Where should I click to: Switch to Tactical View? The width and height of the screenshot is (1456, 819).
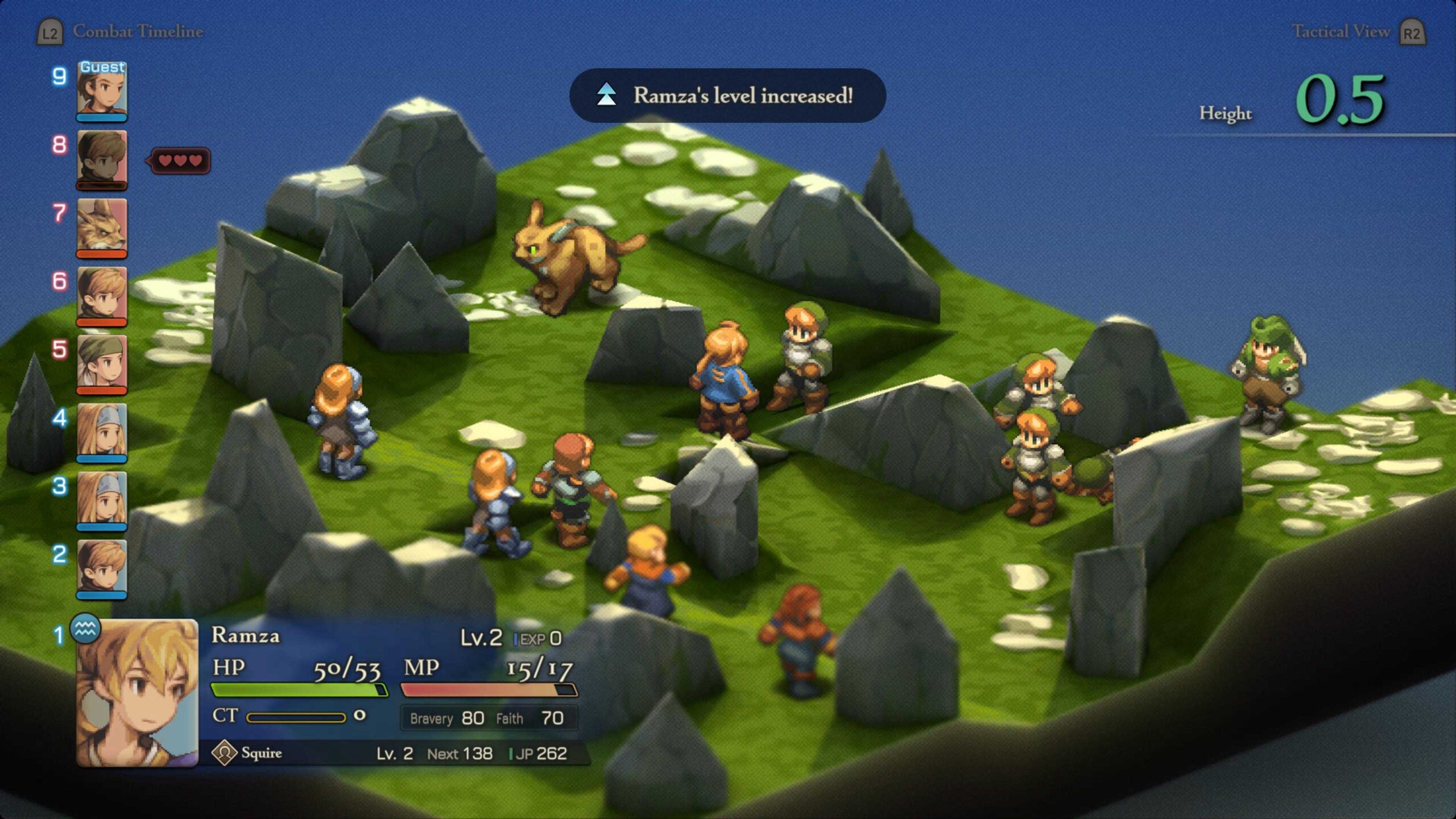pyautogui.click(x=1341, y=32)
